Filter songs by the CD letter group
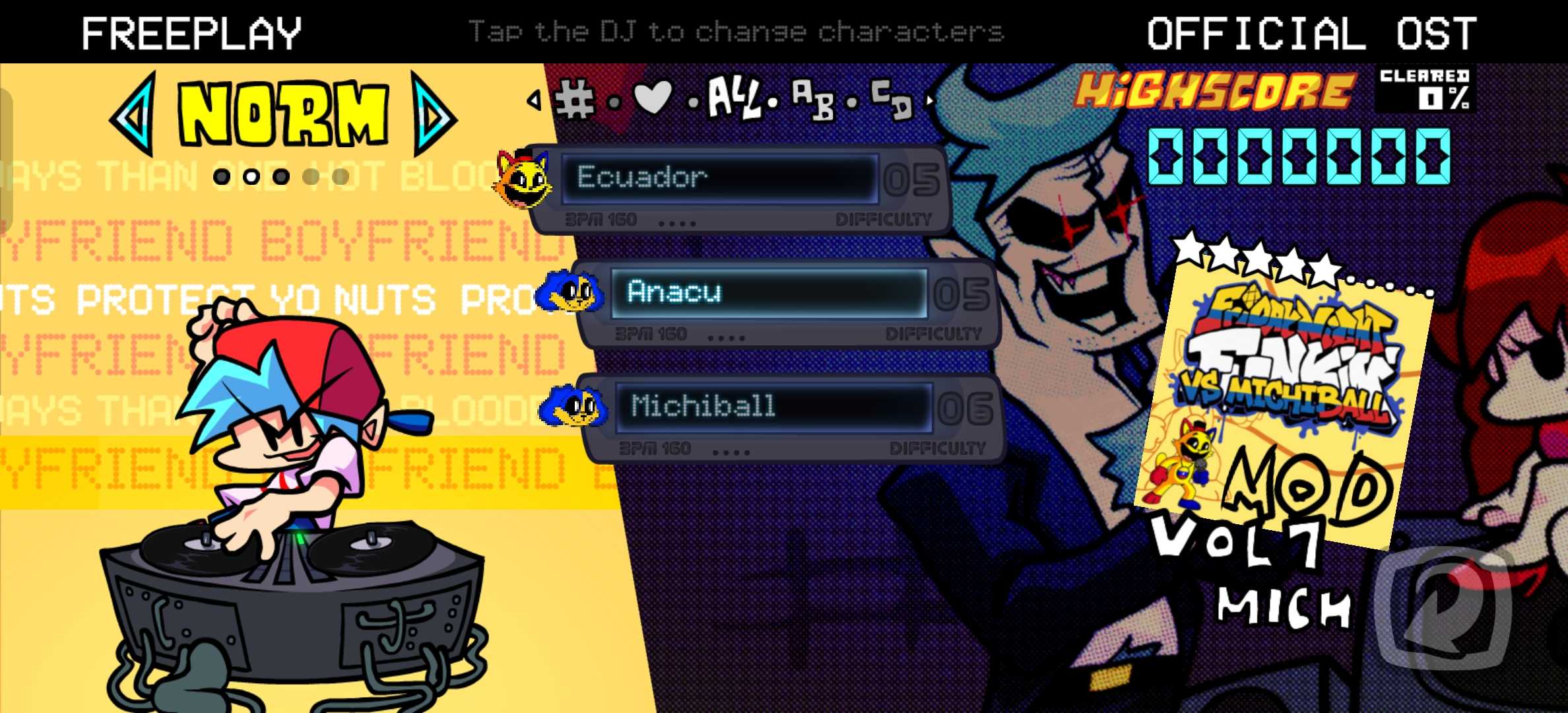Viewport: 1568px width, 713px height. pyautogui.click(x=891, y=99)
